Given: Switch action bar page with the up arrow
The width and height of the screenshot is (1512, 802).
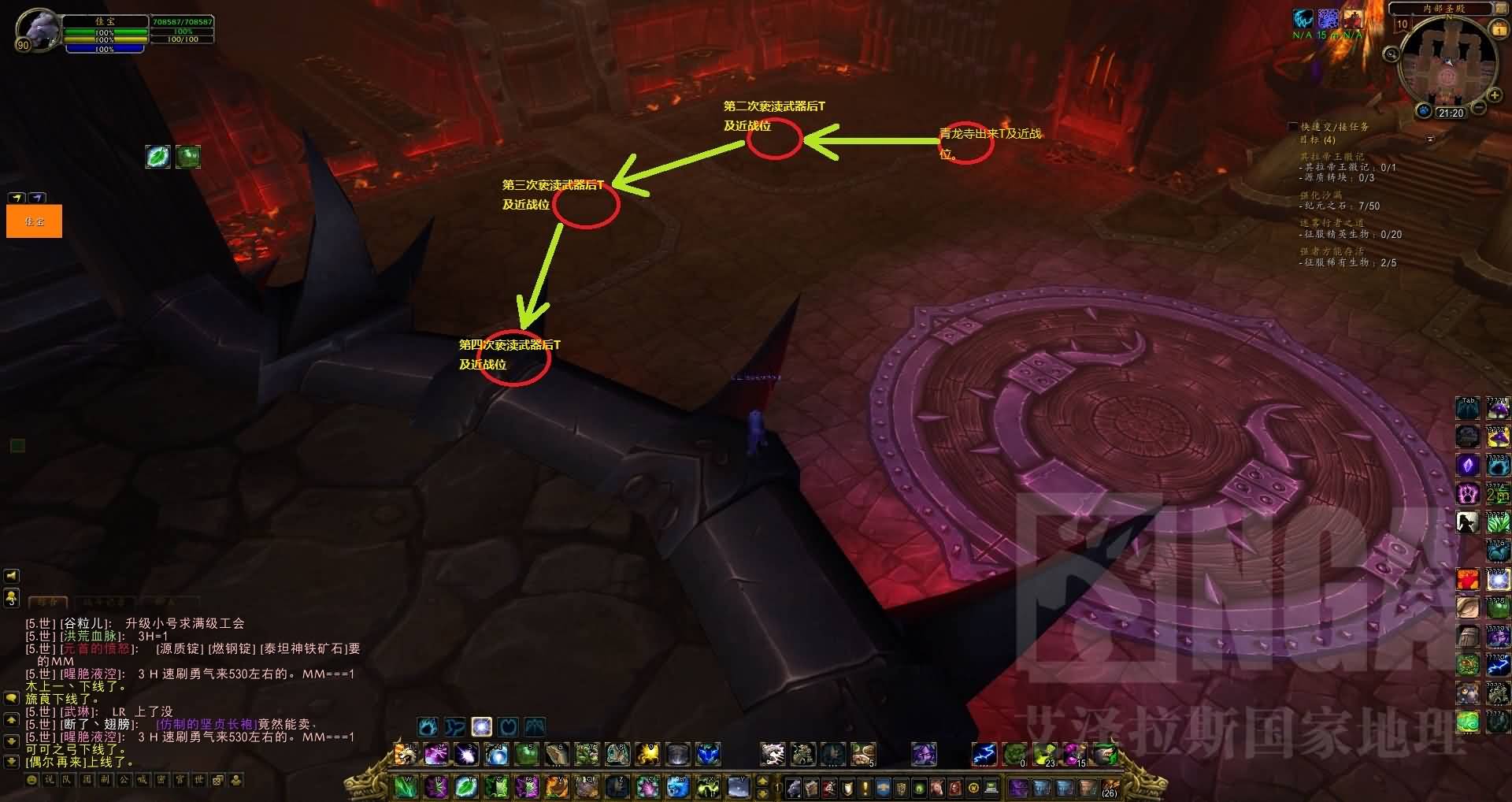Looking at the screenshot, I should click(x=762, y=782).
